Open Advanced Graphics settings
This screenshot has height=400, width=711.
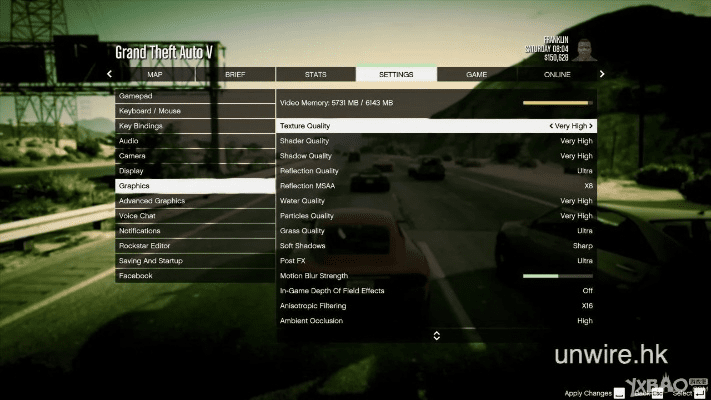pos(195,201)
